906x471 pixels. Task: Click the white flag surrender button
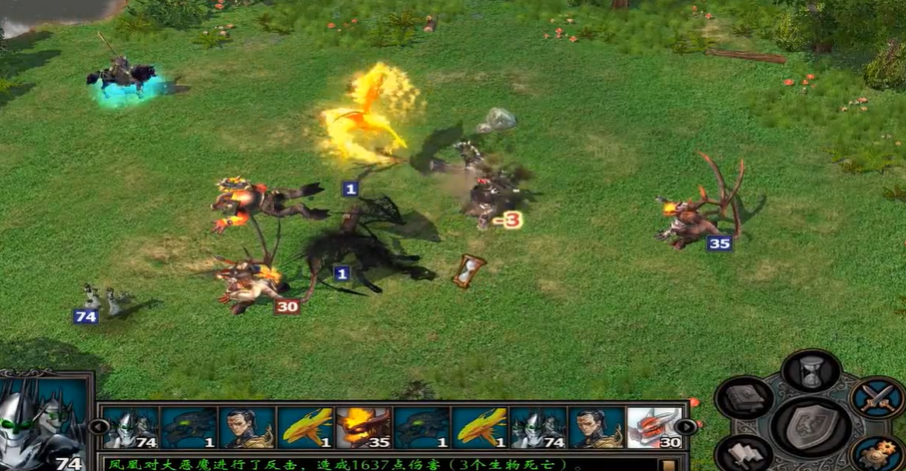coord(745,455)
